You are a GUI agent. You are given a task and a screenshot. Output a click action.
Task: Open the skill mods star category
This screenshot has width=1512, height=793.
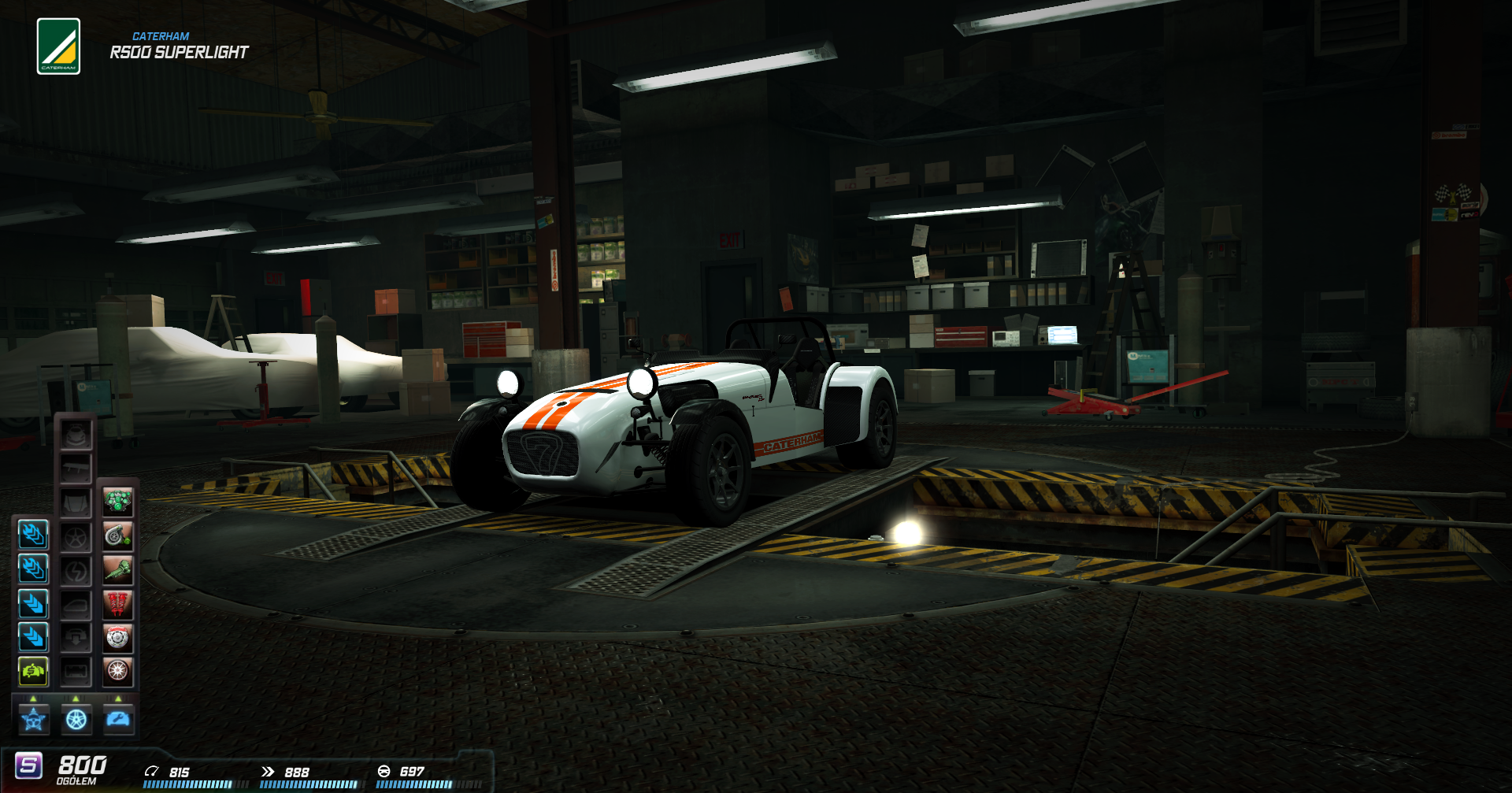click(34, 719)
